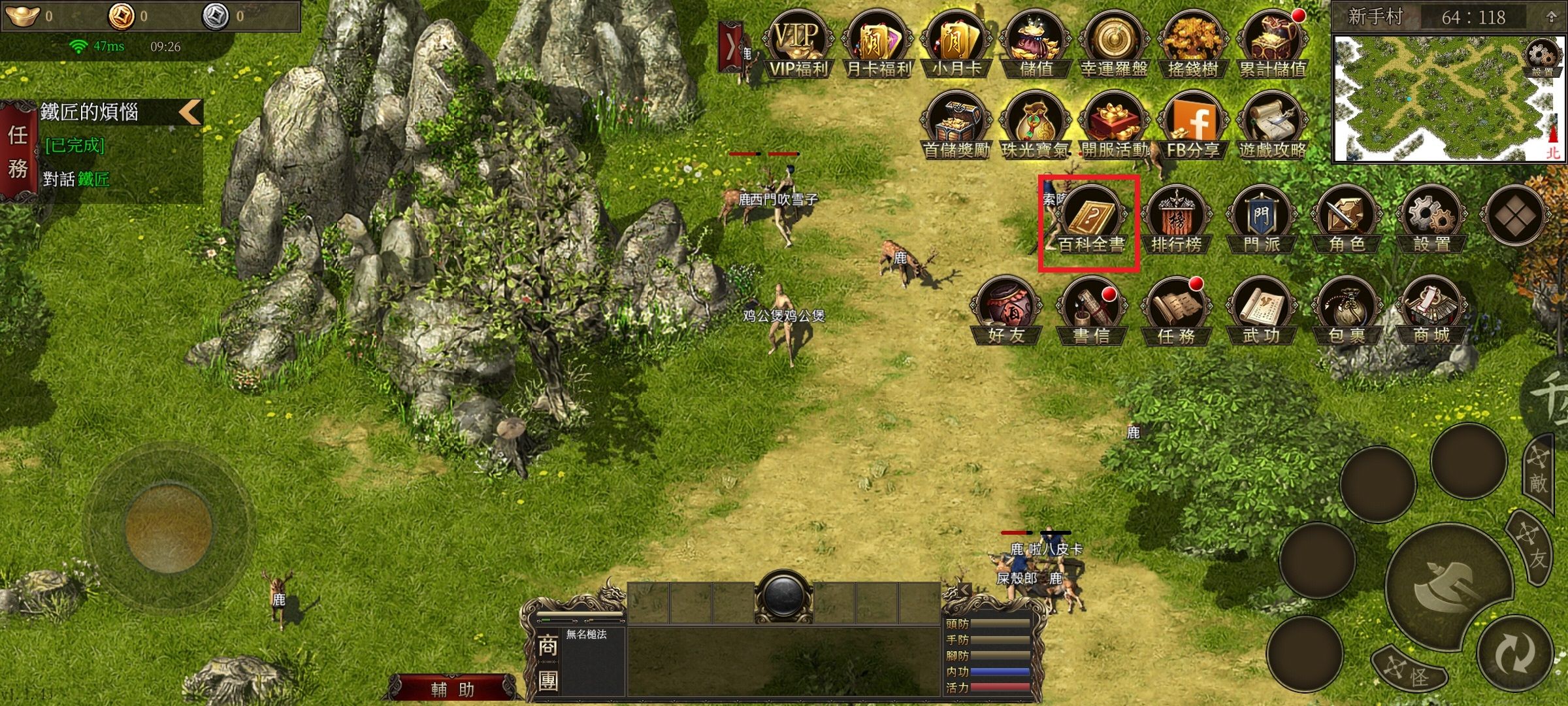
Task: Click the 輔助 assist button
Action: click(x=452, y=689)
